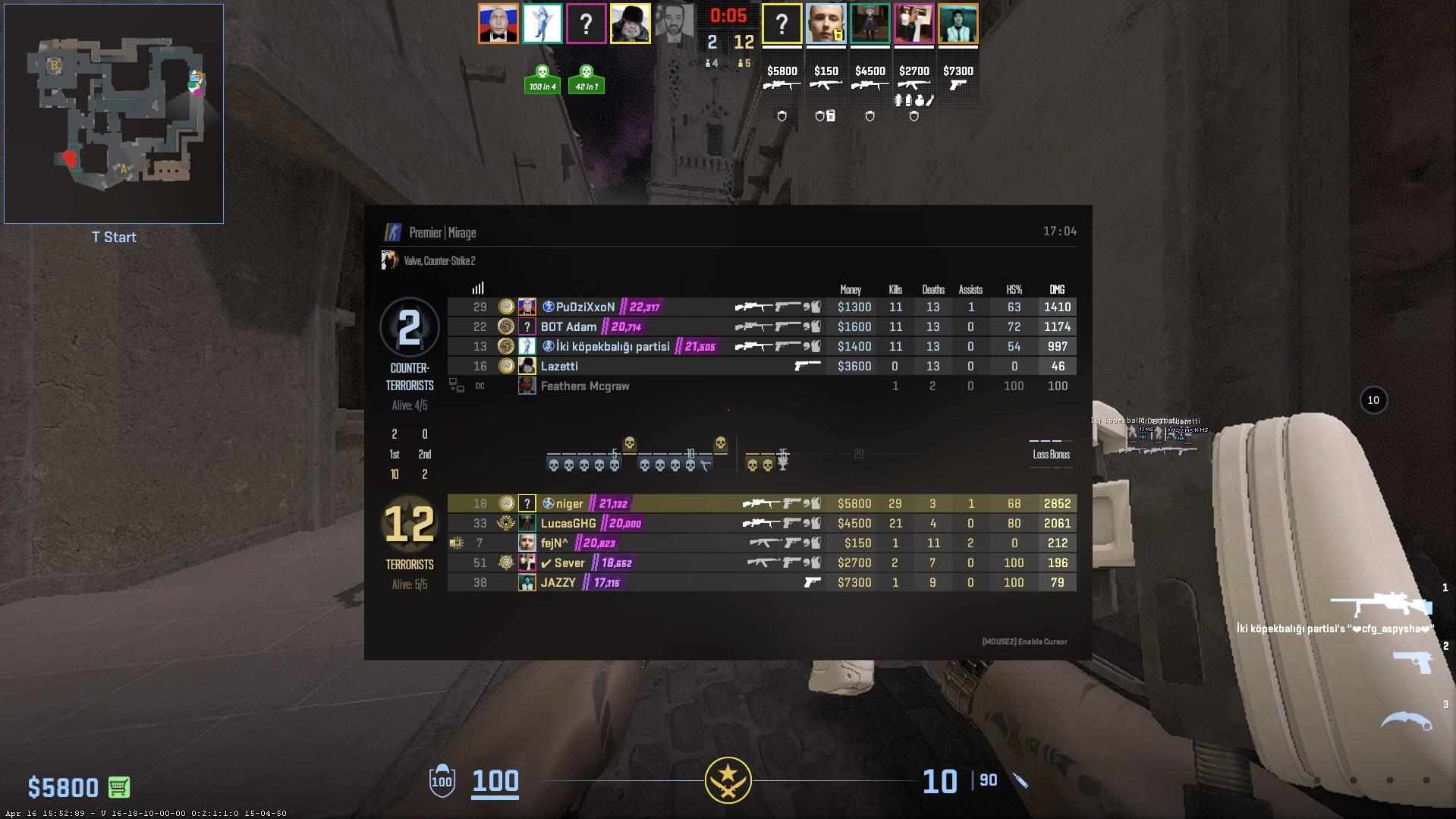This screenshot has height=819, width=1456.
Task: Choose JAZZY's row on the scoreboard
Action: tap(558, 583)
